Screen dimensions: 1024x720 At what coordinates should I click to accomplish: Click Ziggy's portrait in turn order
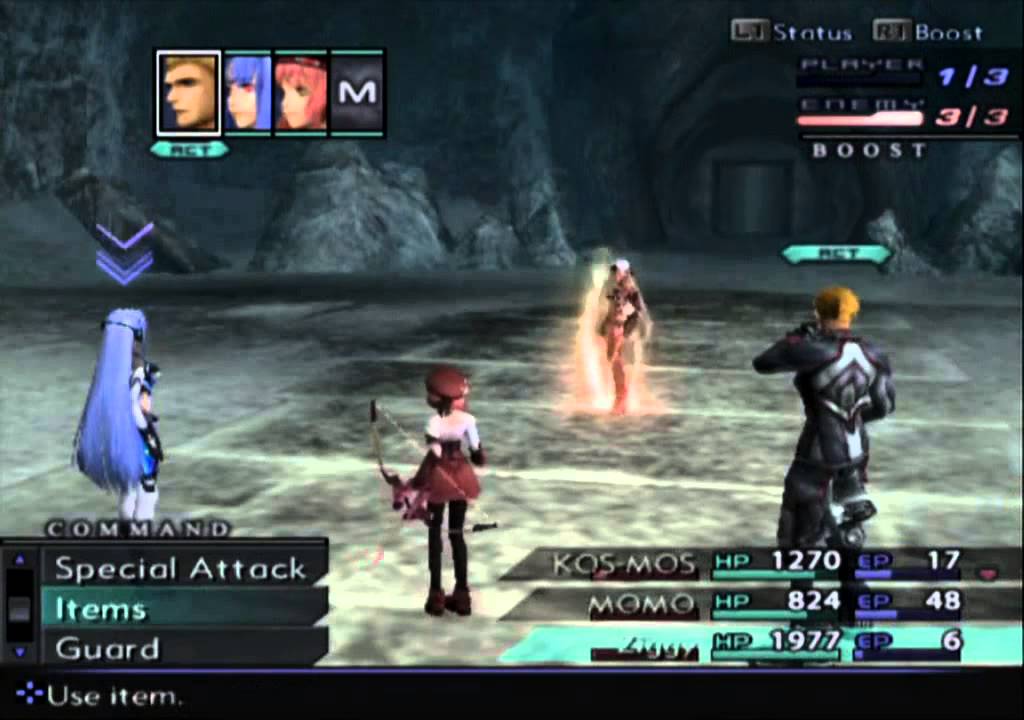[x=188, y=93]
